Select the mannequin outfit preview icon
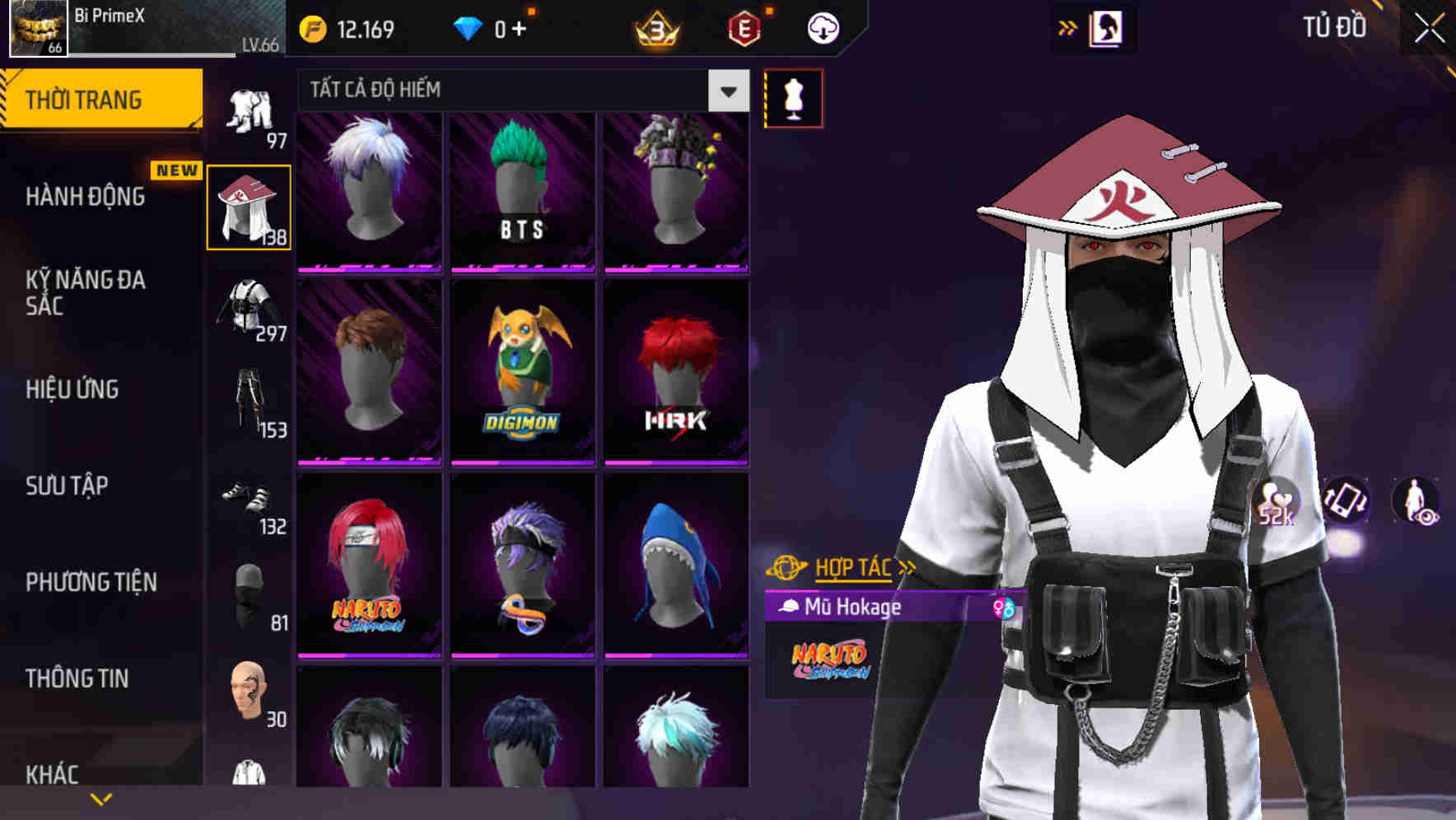The height and width of the screenshot is (820, 1456). (794, 96)
